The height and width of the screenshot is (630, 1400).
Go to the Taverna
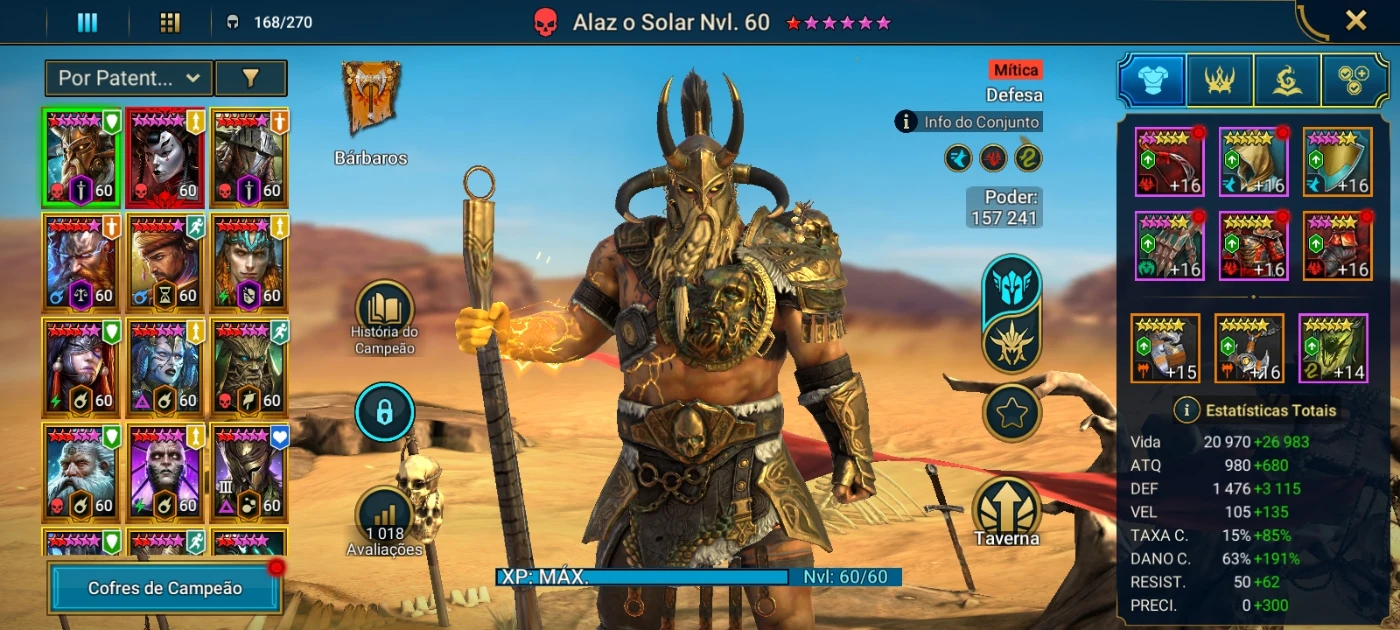pyautogui.click(x=1007, y=508)
